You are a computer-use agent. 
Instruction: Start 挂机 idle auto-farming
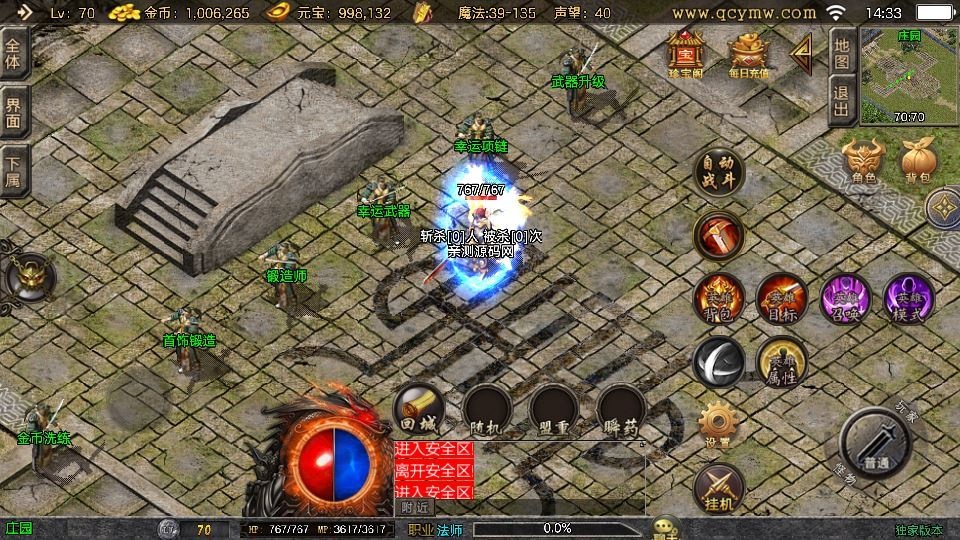coord(718,486)
